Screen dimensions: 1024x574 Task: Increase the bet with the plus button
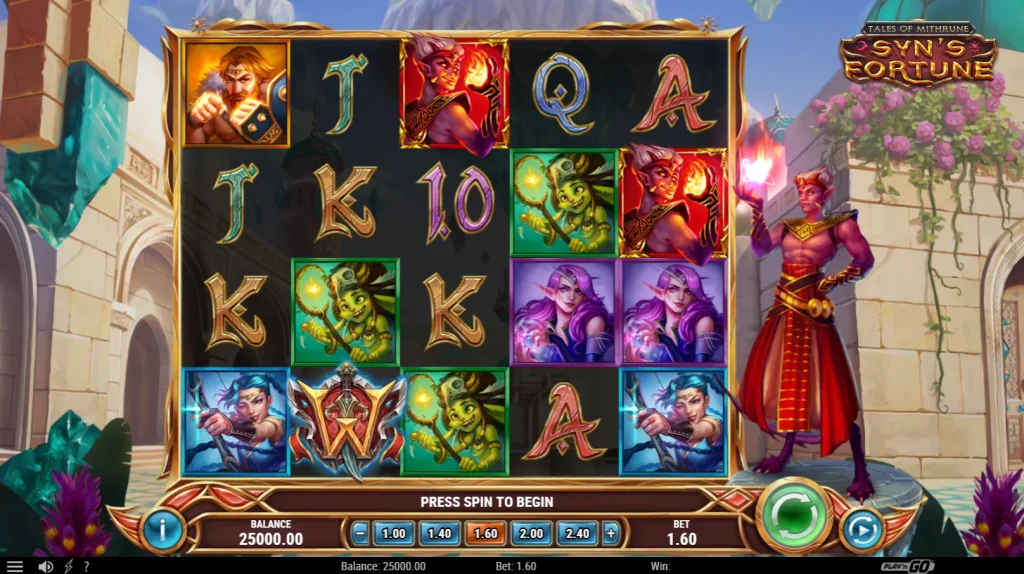pos(611,533)
